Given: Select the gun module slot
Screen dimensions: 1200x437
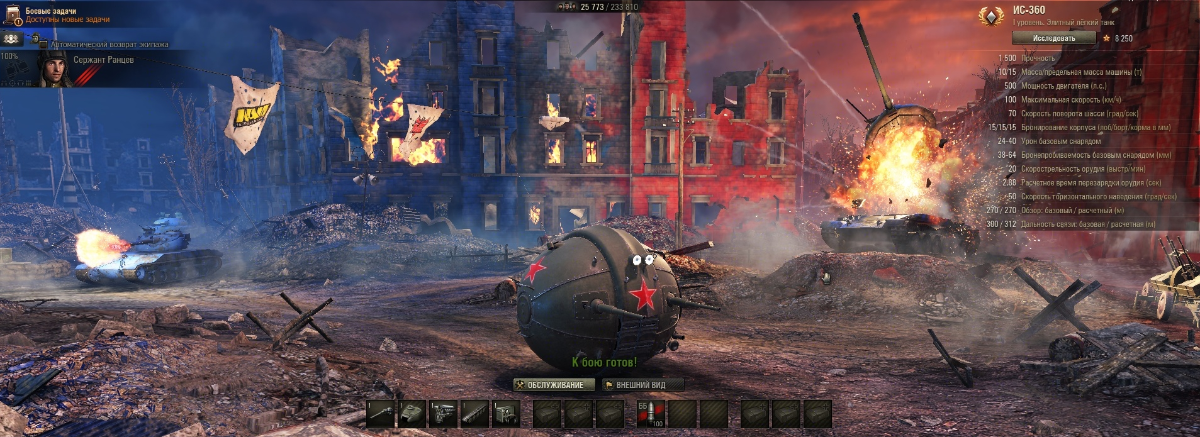Looking at the screenshot, I should point(380,414).
